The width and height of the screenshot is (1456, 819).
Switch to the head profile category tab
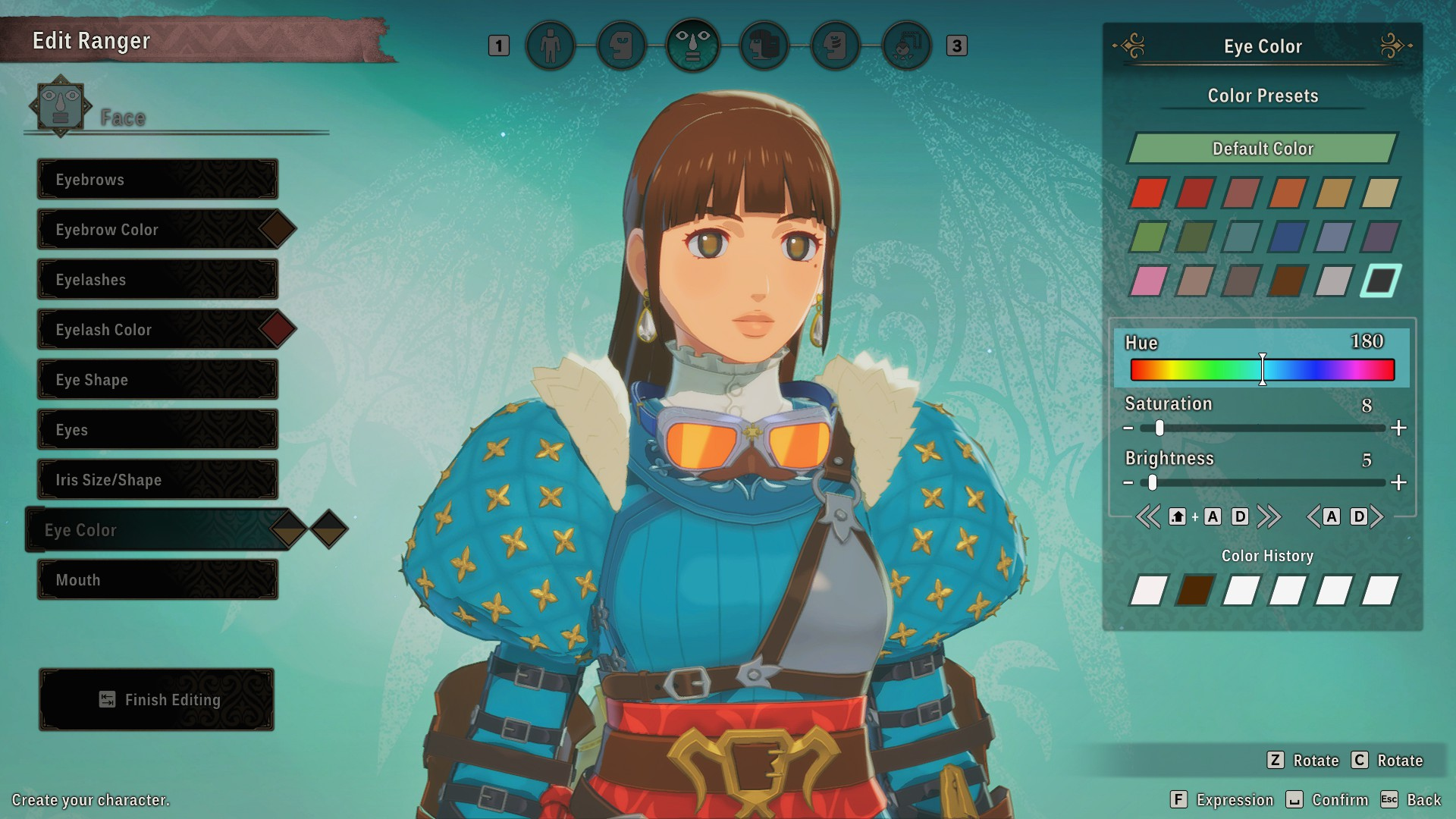pos(622,46)
